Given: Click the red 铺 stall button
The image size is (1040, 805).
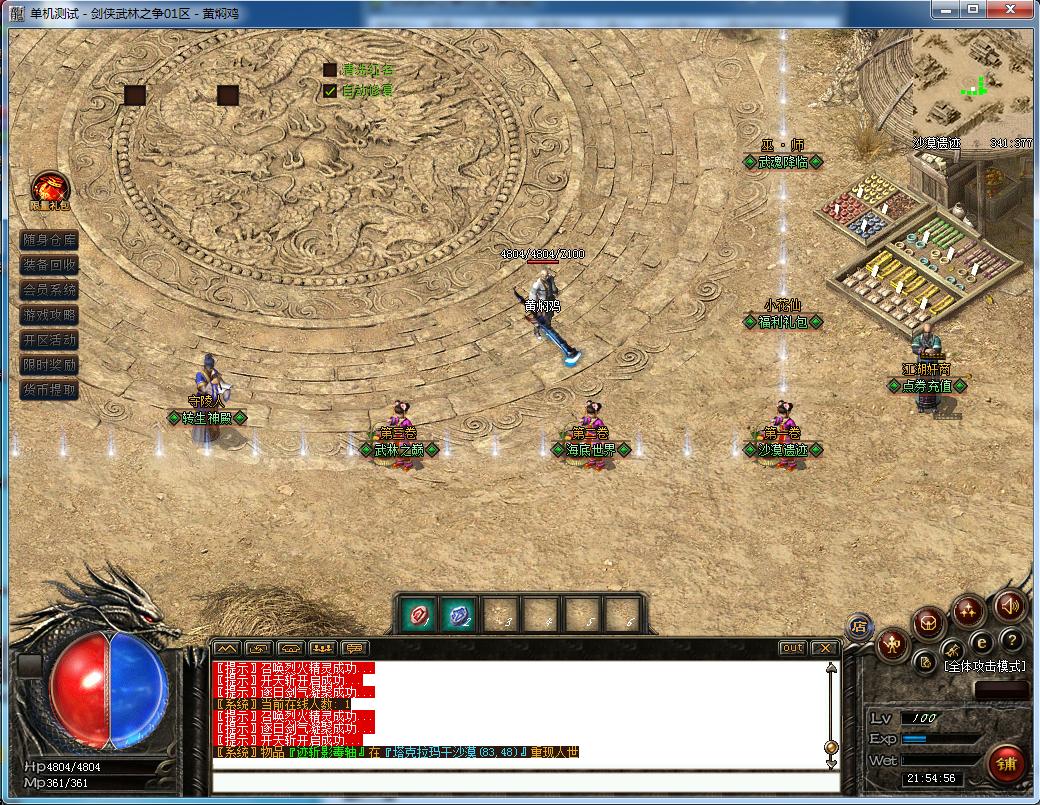Looking at the screenshot, I should tap(1006, 765).
